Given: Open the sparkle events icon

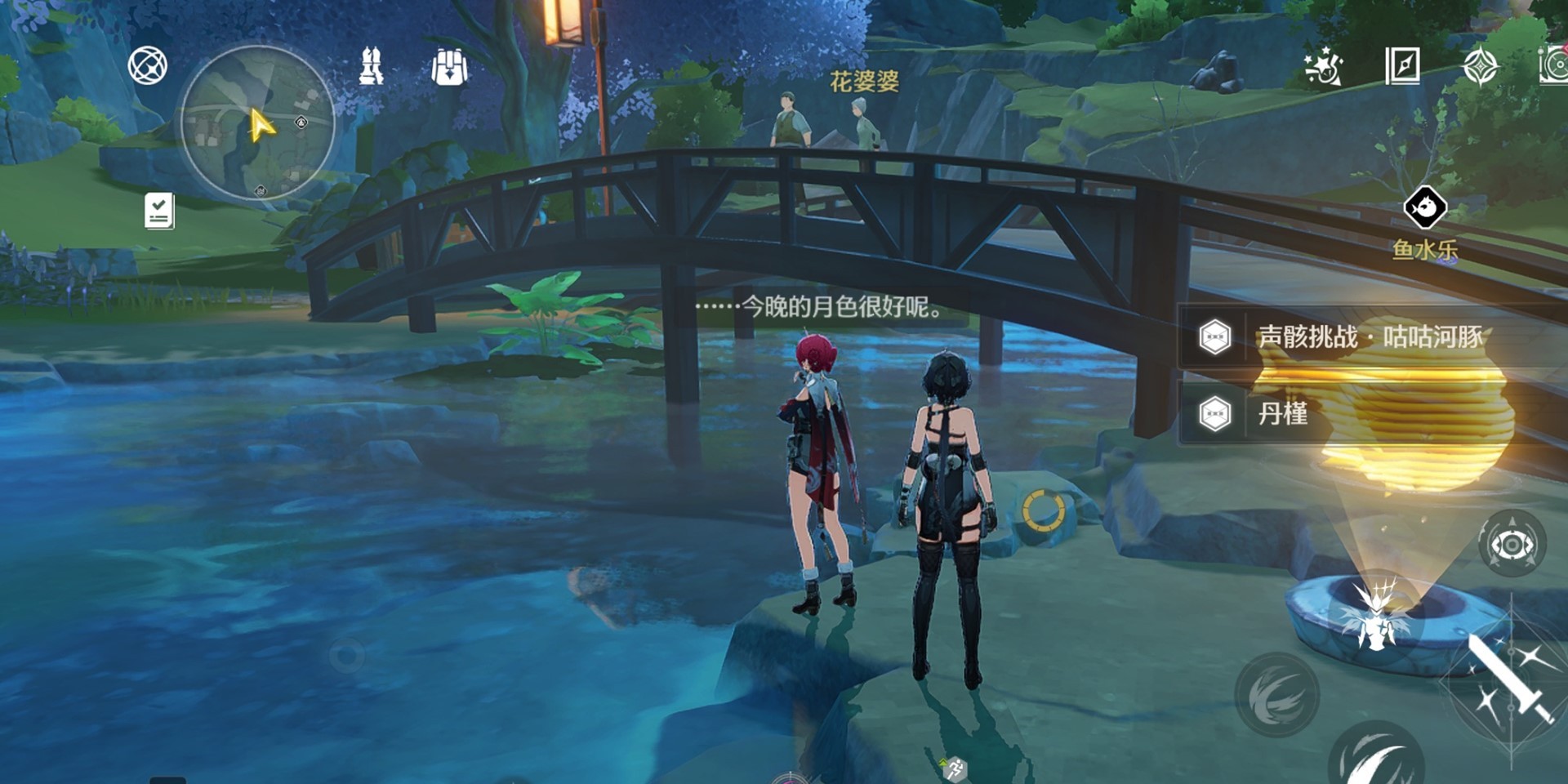Looking at the screenshot, I should (x=1323, y=66).
